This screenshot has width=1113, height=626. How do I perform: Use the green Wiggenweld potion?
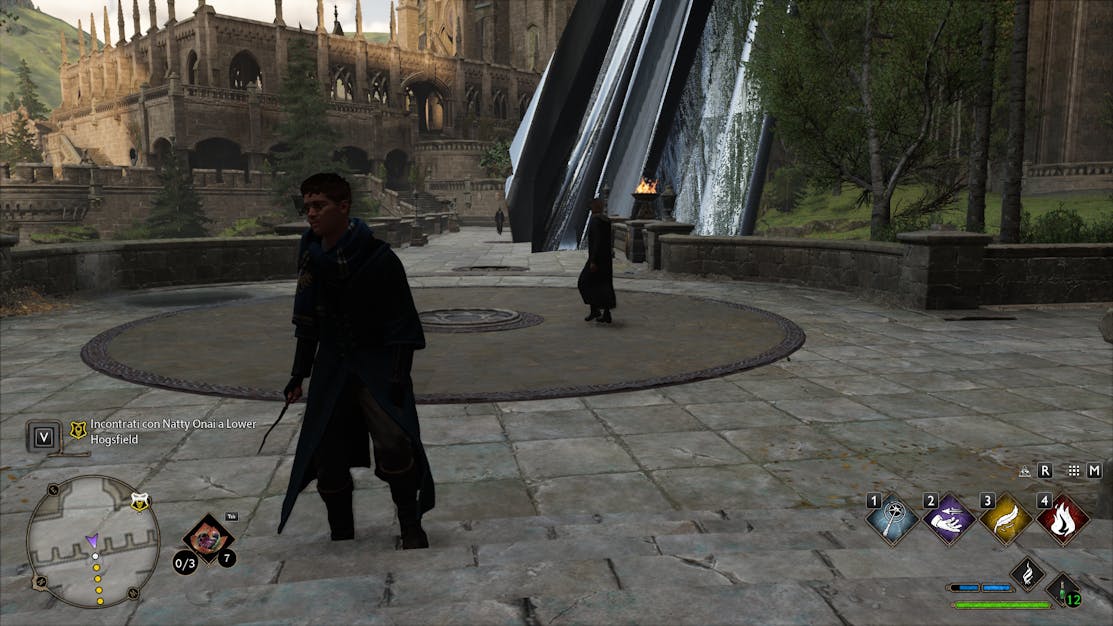[1064, 589]
